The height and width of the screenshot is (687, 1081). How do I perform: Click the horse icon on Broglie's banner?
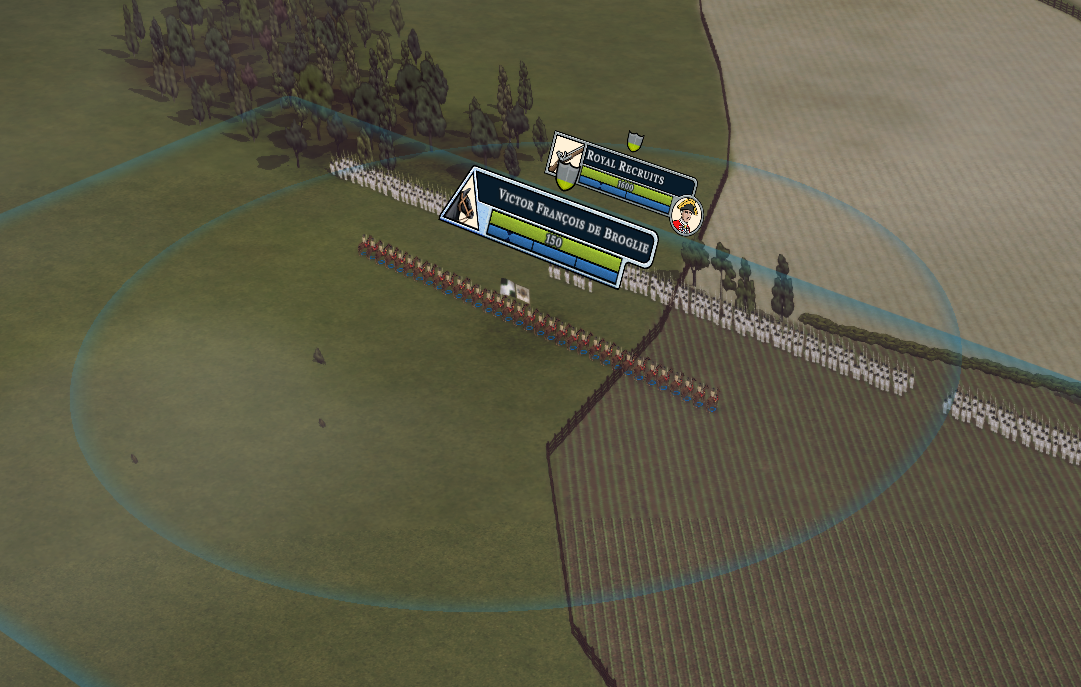pyautogui.click(x=464, y=203)
